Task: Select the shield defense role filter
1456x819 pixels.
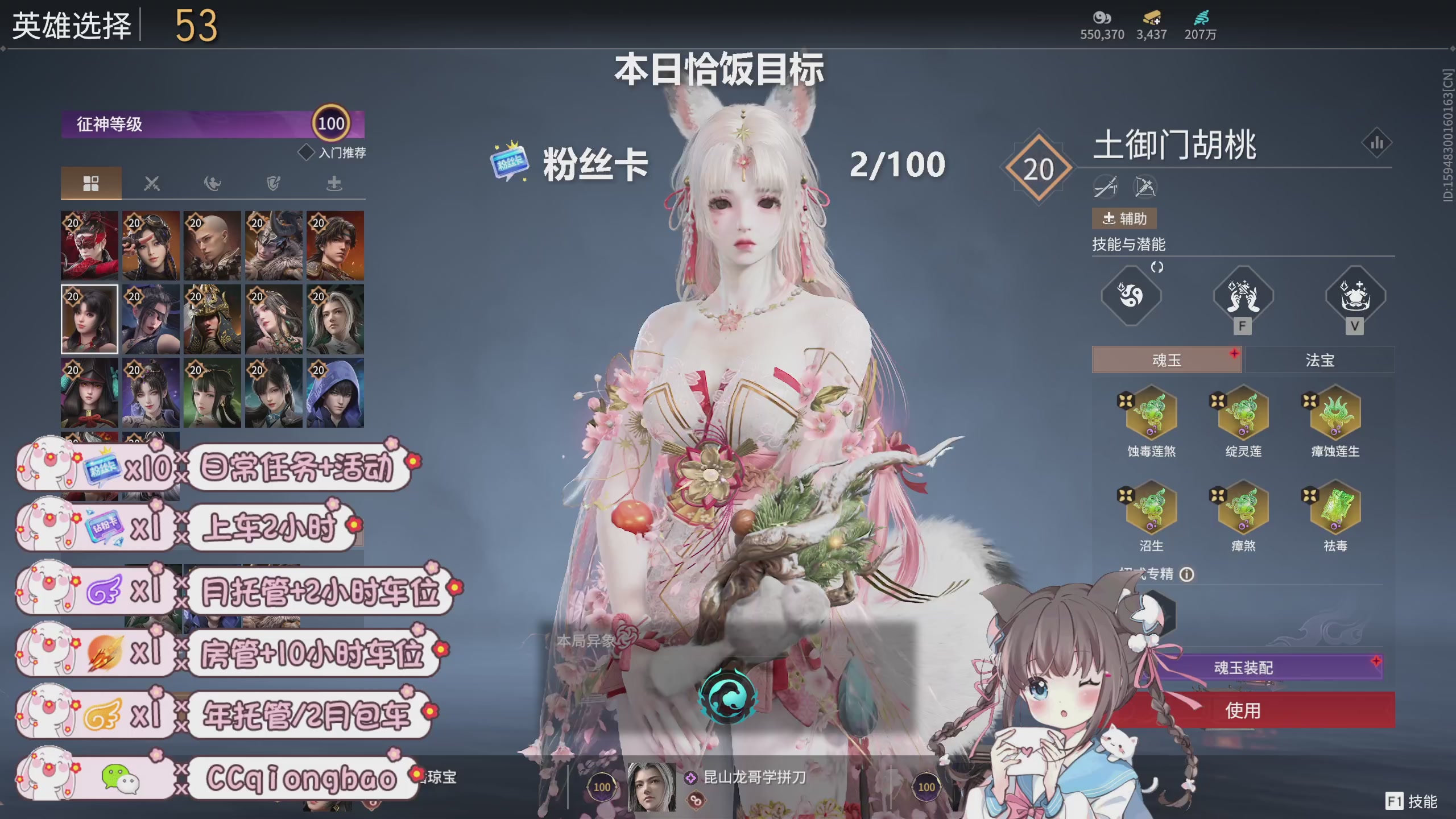Action: pos(273,183)
